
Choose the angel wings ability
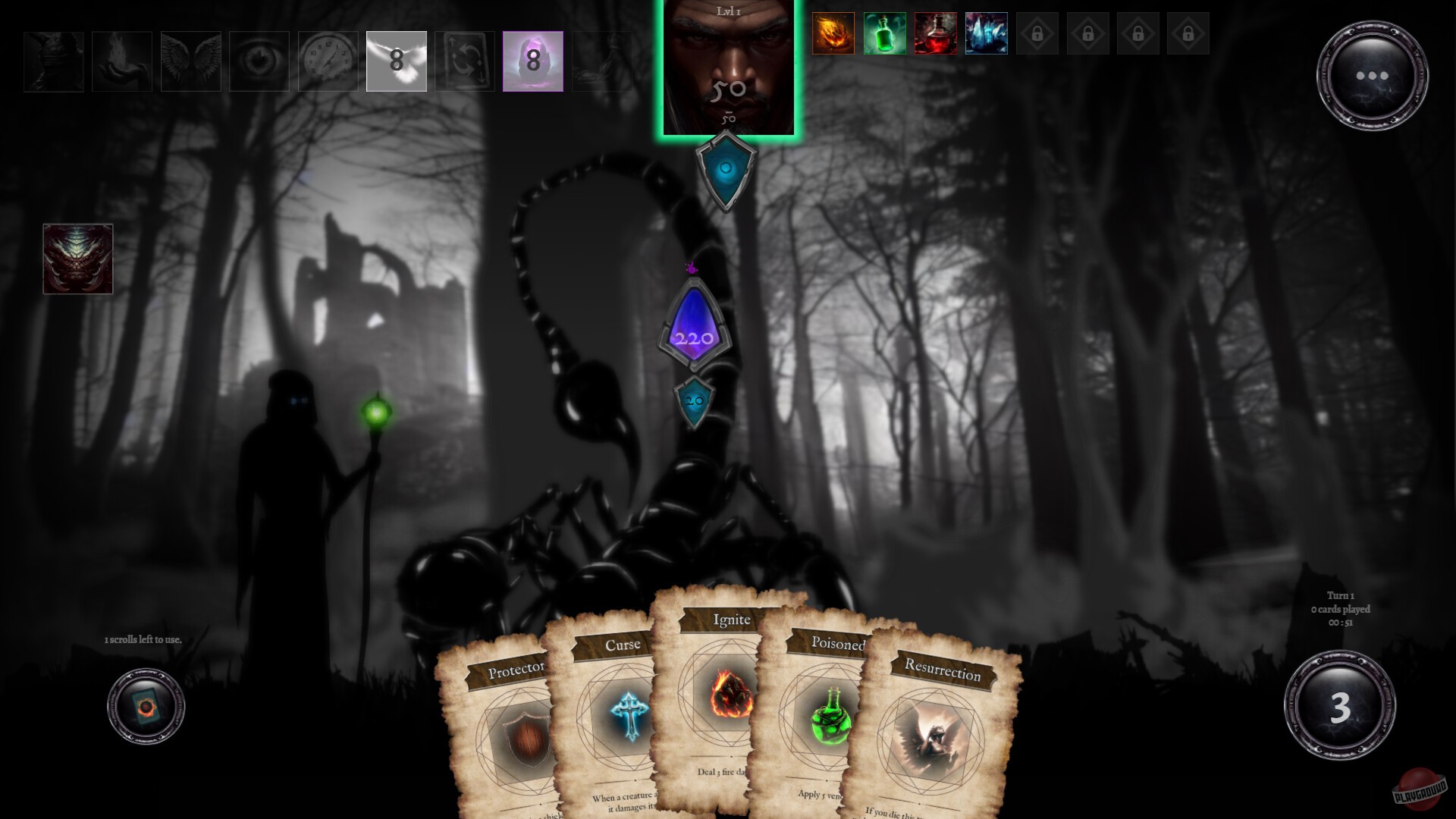191,61
